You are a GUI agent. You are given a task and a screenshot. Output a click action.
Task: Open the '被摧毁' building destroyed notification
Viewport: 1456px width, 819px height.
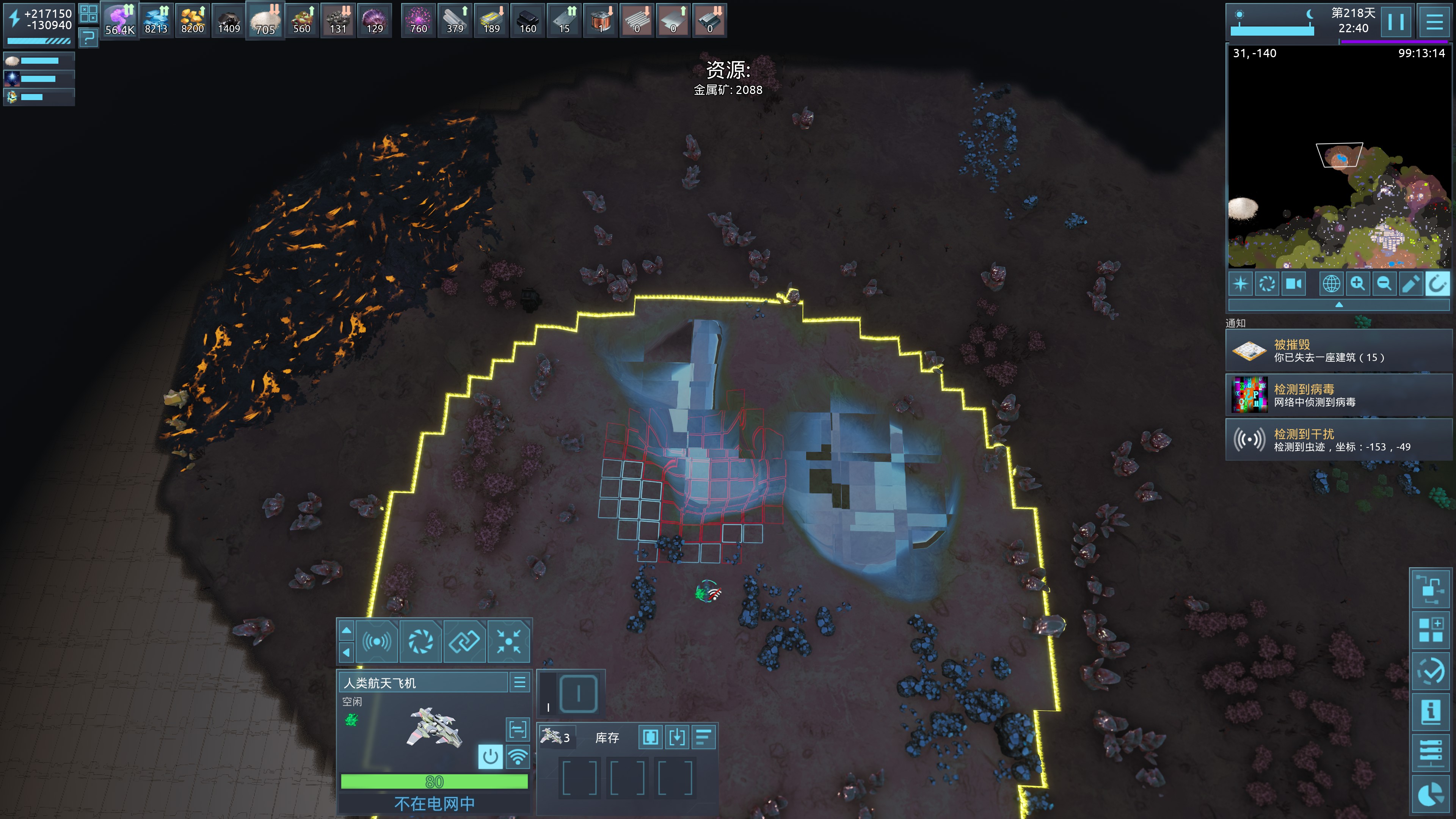[x=1338, y=351]
